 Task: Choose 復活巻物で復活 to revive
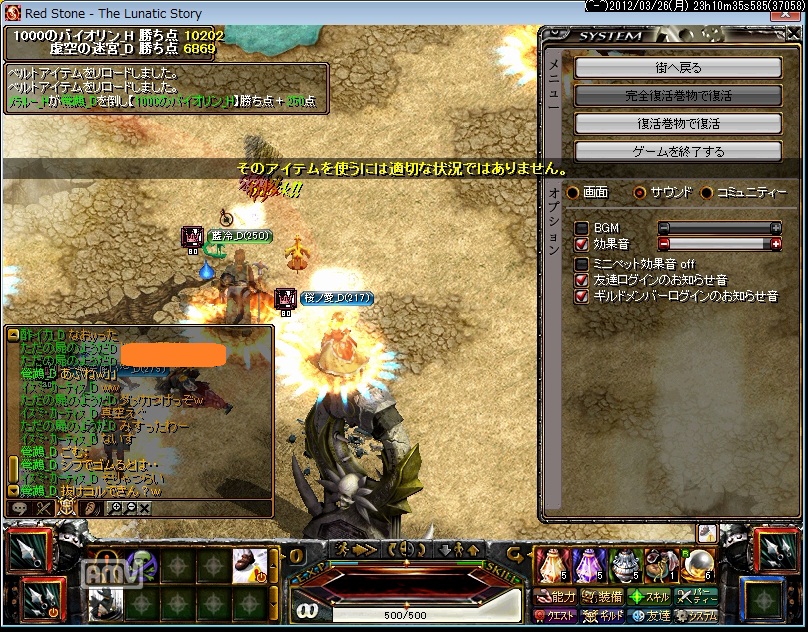[677, 124]
